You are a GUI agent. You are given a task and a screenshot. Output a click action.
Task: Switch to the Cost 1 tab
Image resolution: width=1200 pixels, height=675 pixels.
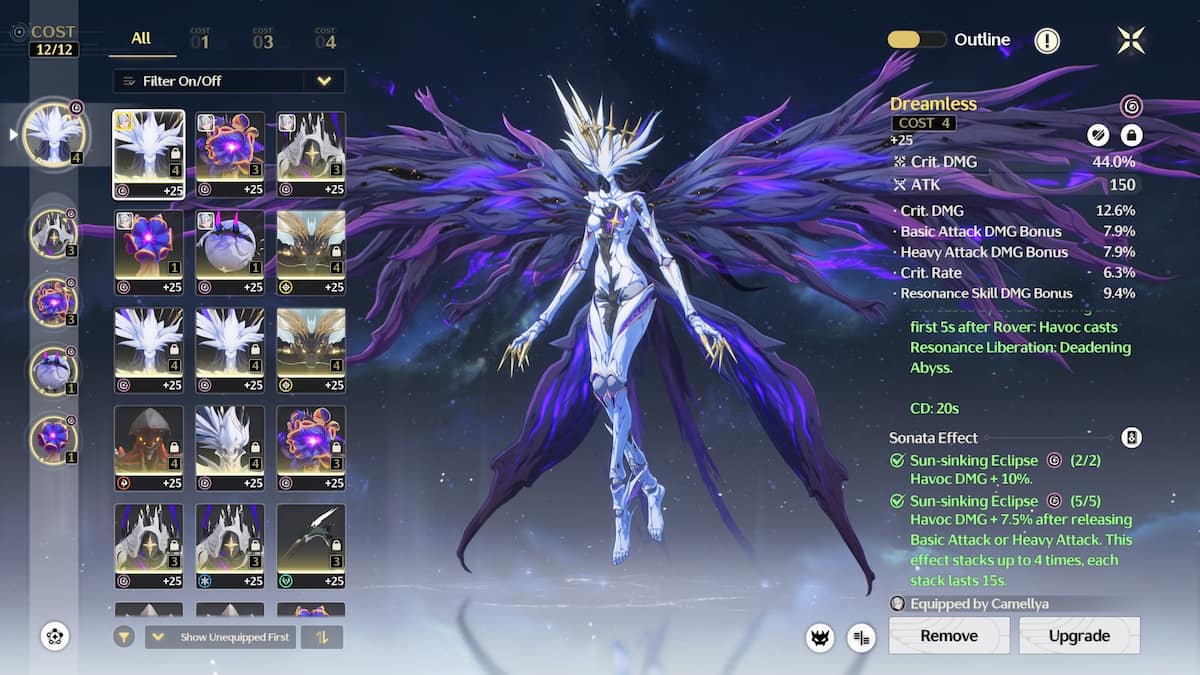(200, 40)
